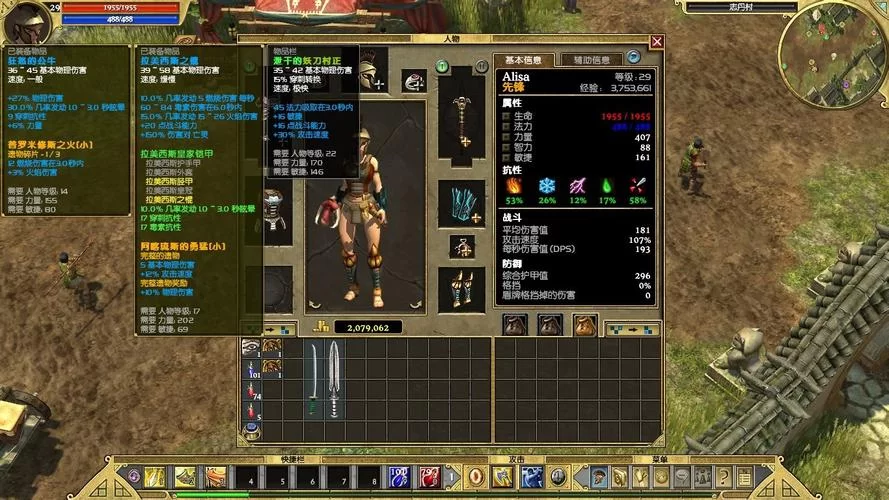The image size is (889, 500).
Task: Activate the first yellow skill hotbar slot
Action: (x=155, y=478)
